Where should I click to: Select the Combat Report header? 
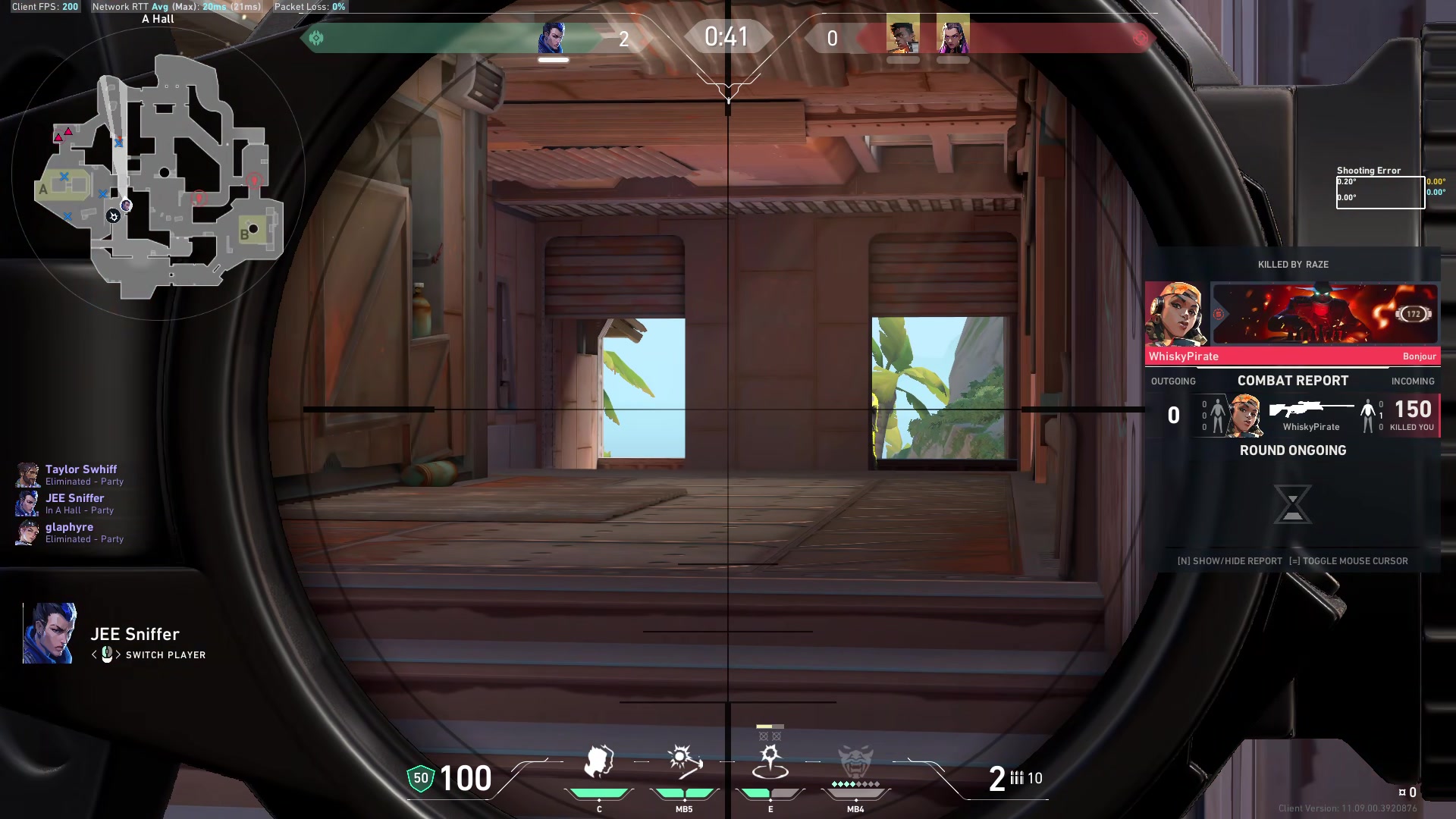(1292, 381)
